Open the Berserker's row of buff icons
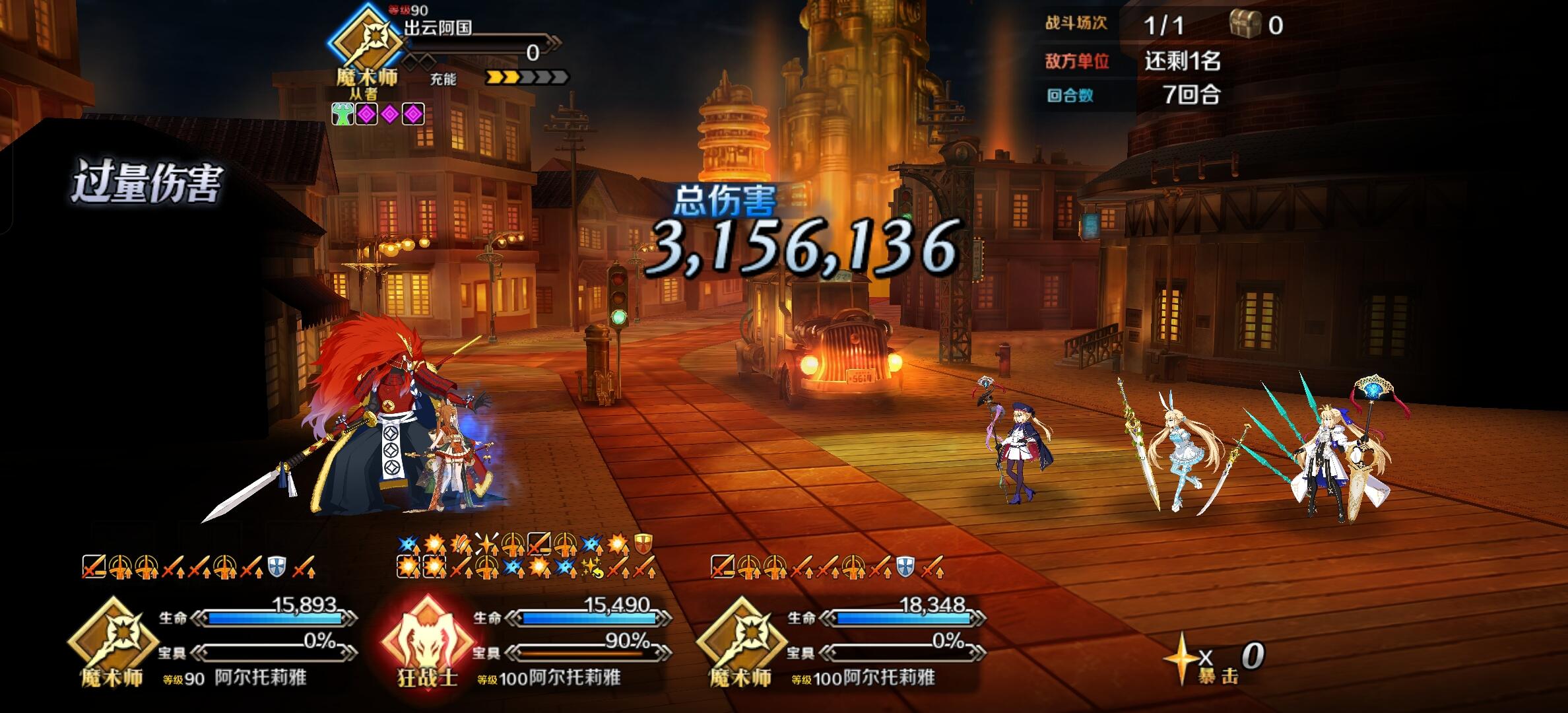 [x=525, y=556]
